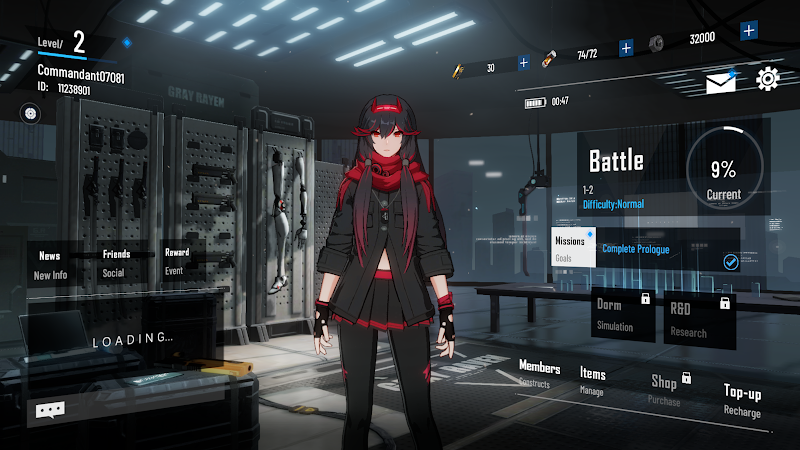Screen dimensions: 800x450
Task: Open the locked R&D research
Action: (x=699, y=314)
